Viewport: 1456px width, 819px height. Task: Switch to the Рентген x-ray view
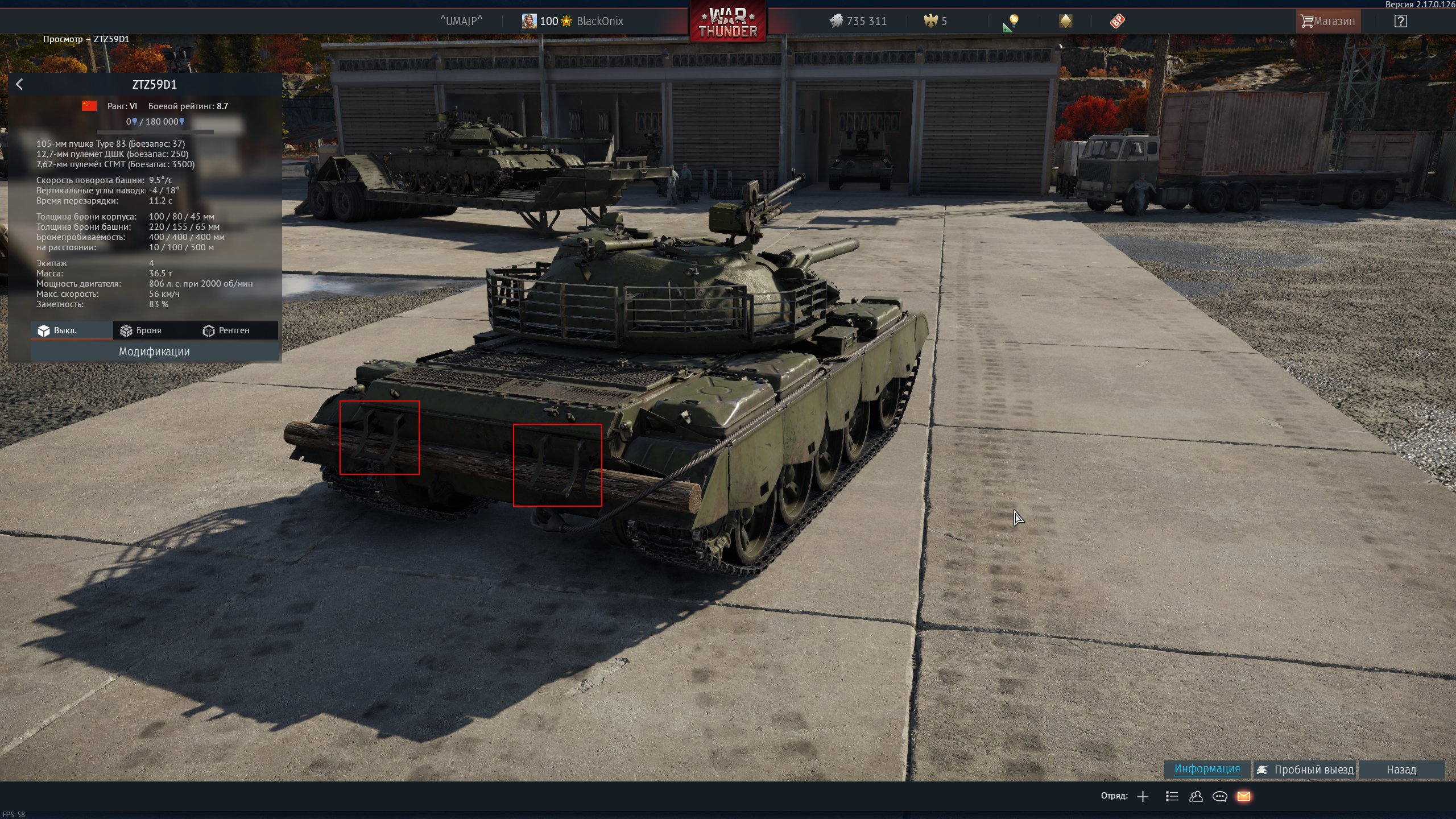[226, 330]
